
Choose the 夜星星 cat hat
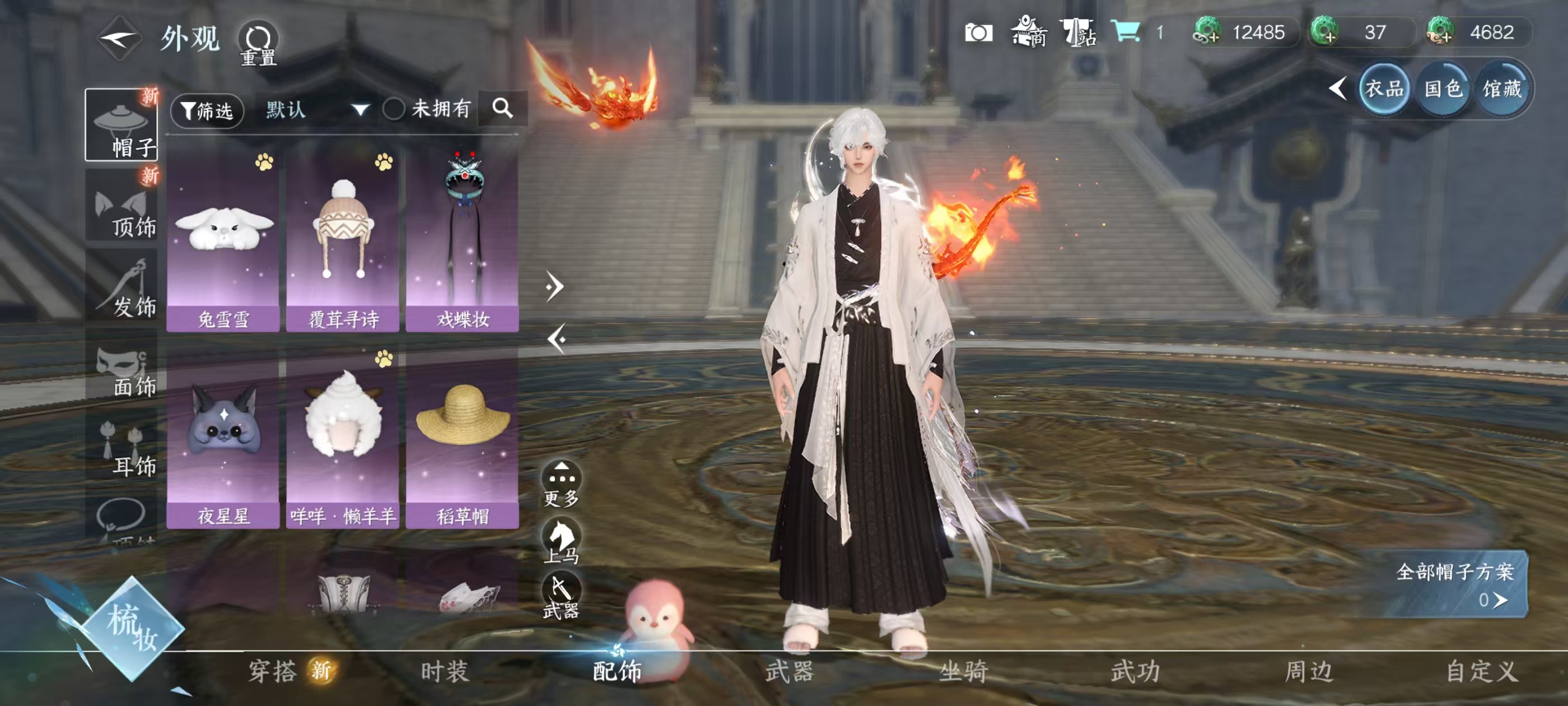tap(223, 438)
